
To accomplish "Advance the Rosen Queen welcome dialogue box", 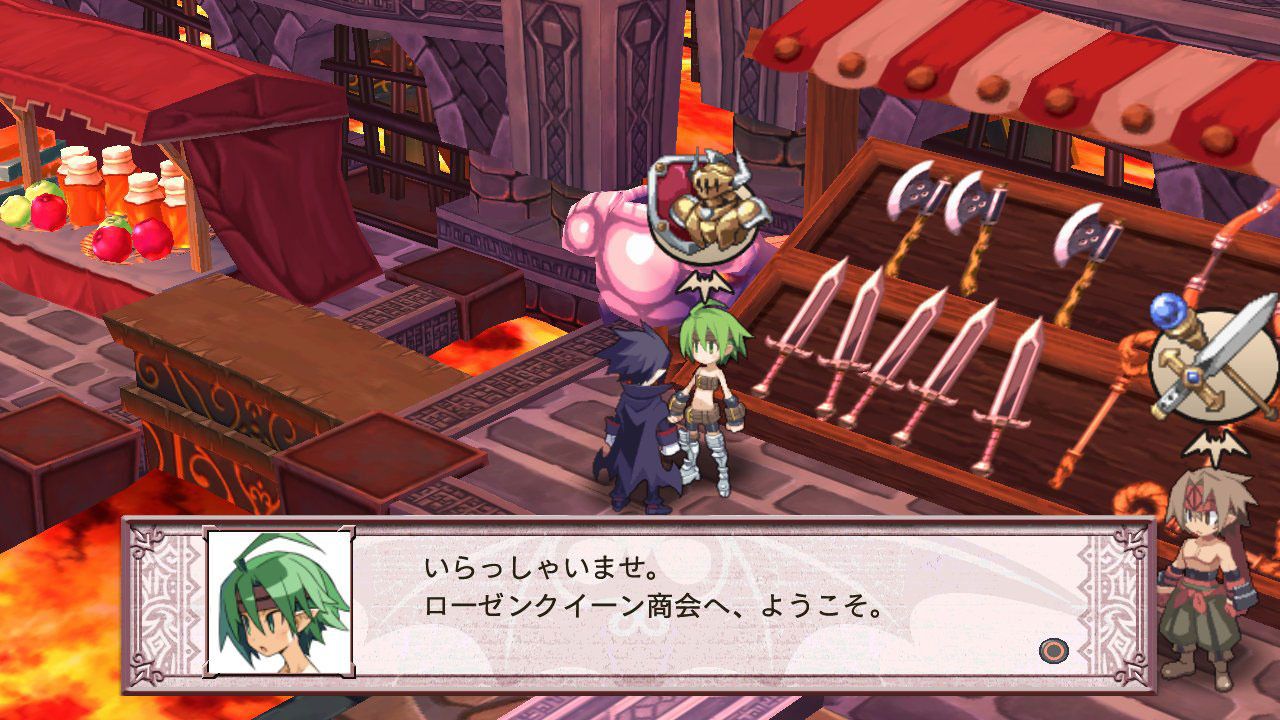I will pos(1053,652).
